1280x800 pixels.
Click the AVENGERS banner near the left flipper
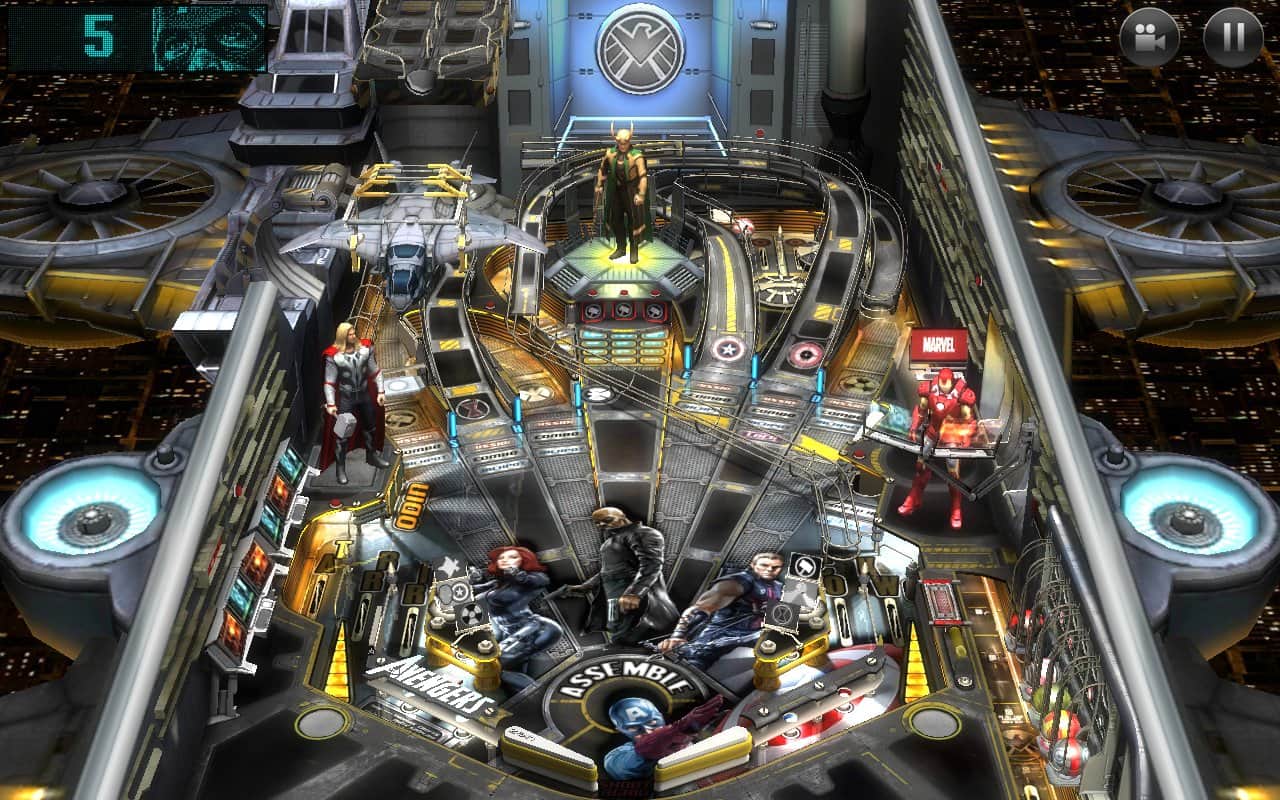click(x=430, y=687)
